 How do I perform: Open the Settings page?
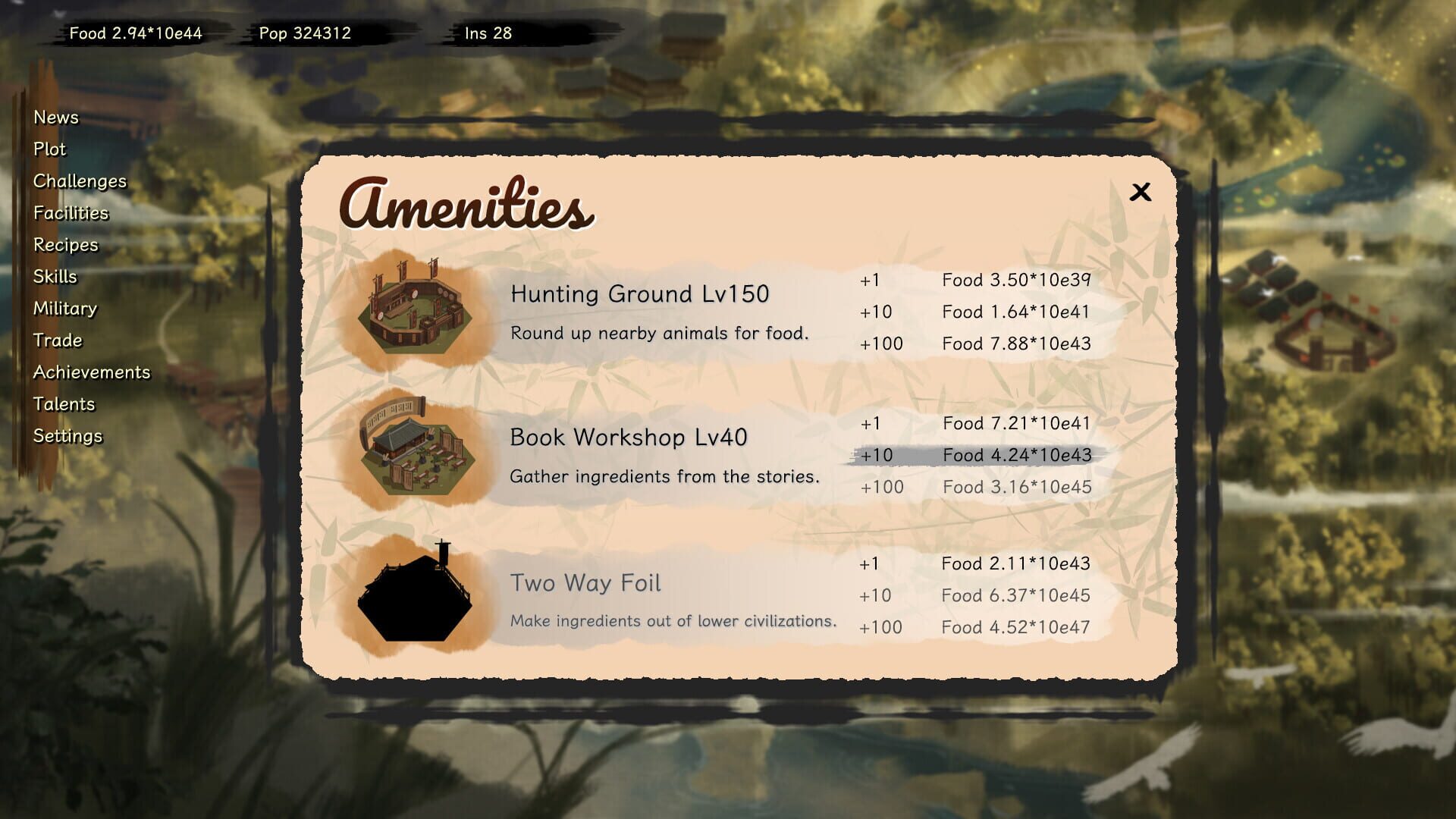(67, 436)
